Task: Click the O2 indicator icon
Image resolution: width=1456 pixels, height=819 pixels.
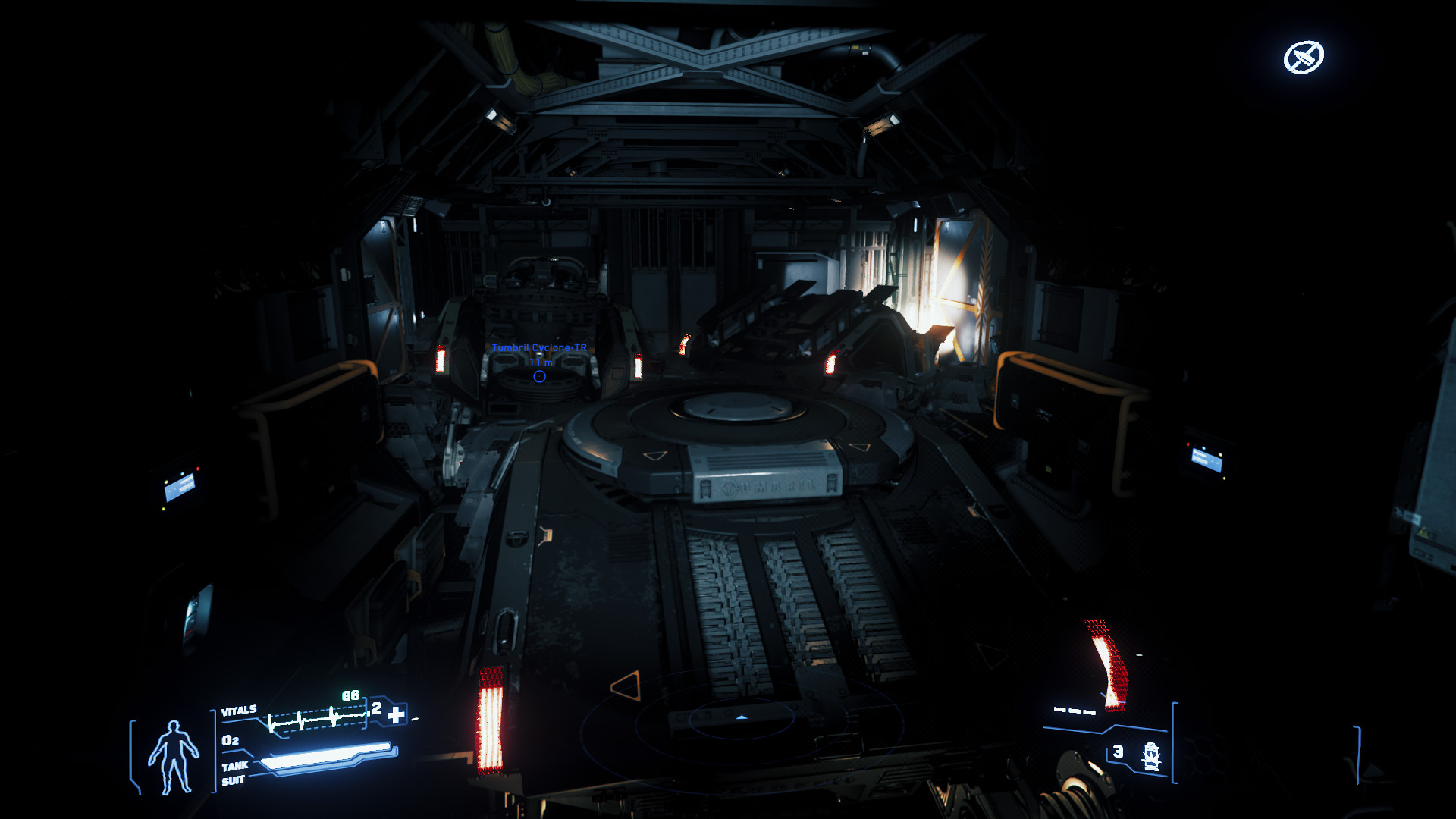Action: click(231, 740)
